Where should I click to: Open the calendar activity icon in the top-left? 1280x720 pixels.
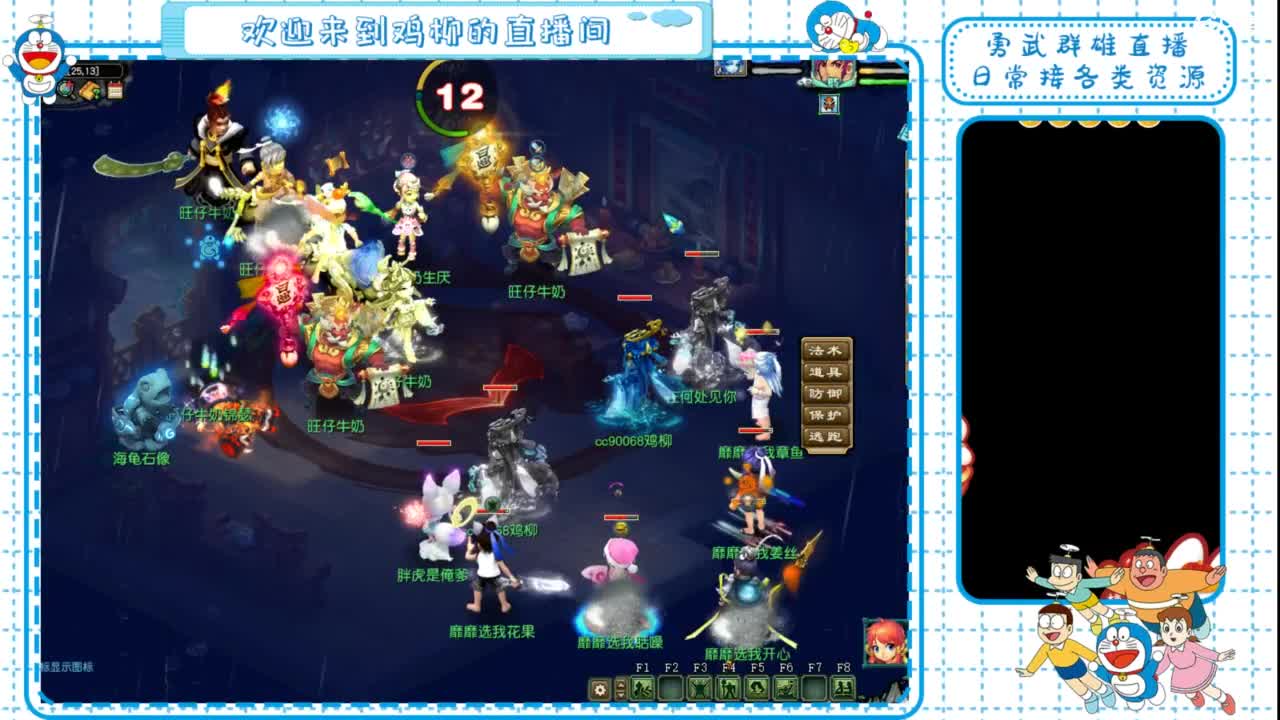click(x=114, y=89)
